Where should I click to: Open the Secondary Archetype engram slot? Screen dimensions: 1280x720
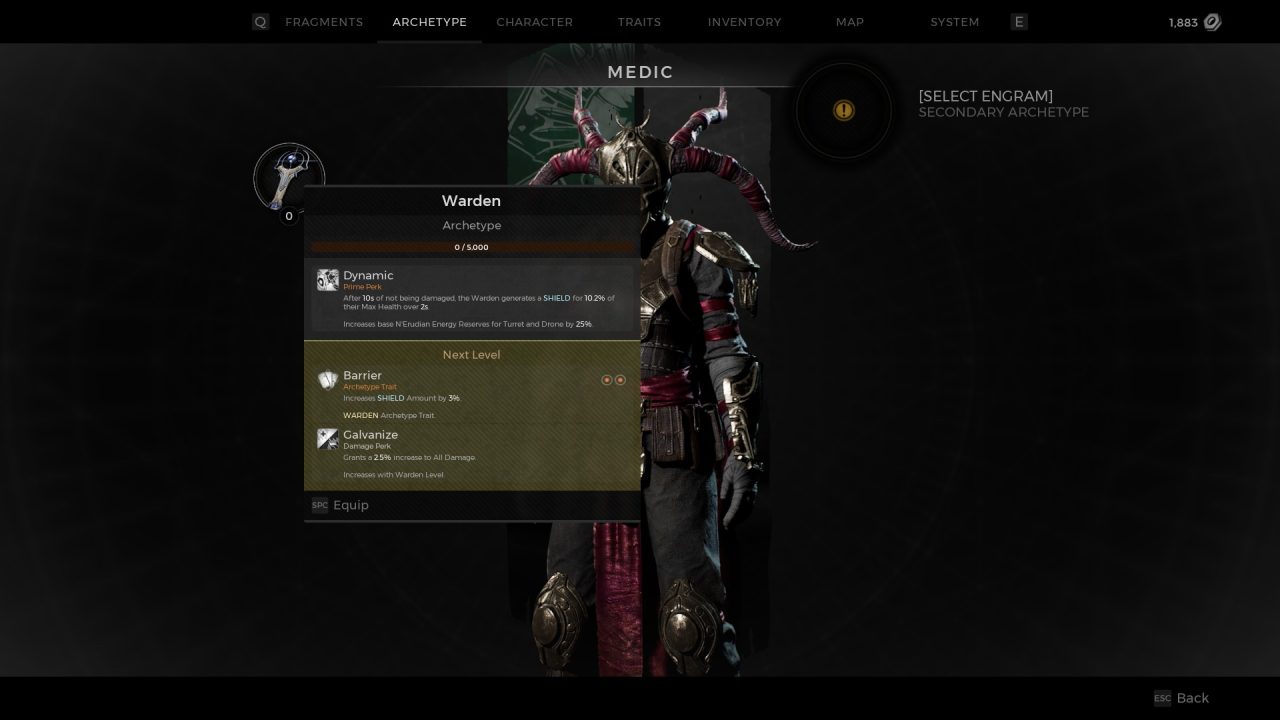(844, 110)
